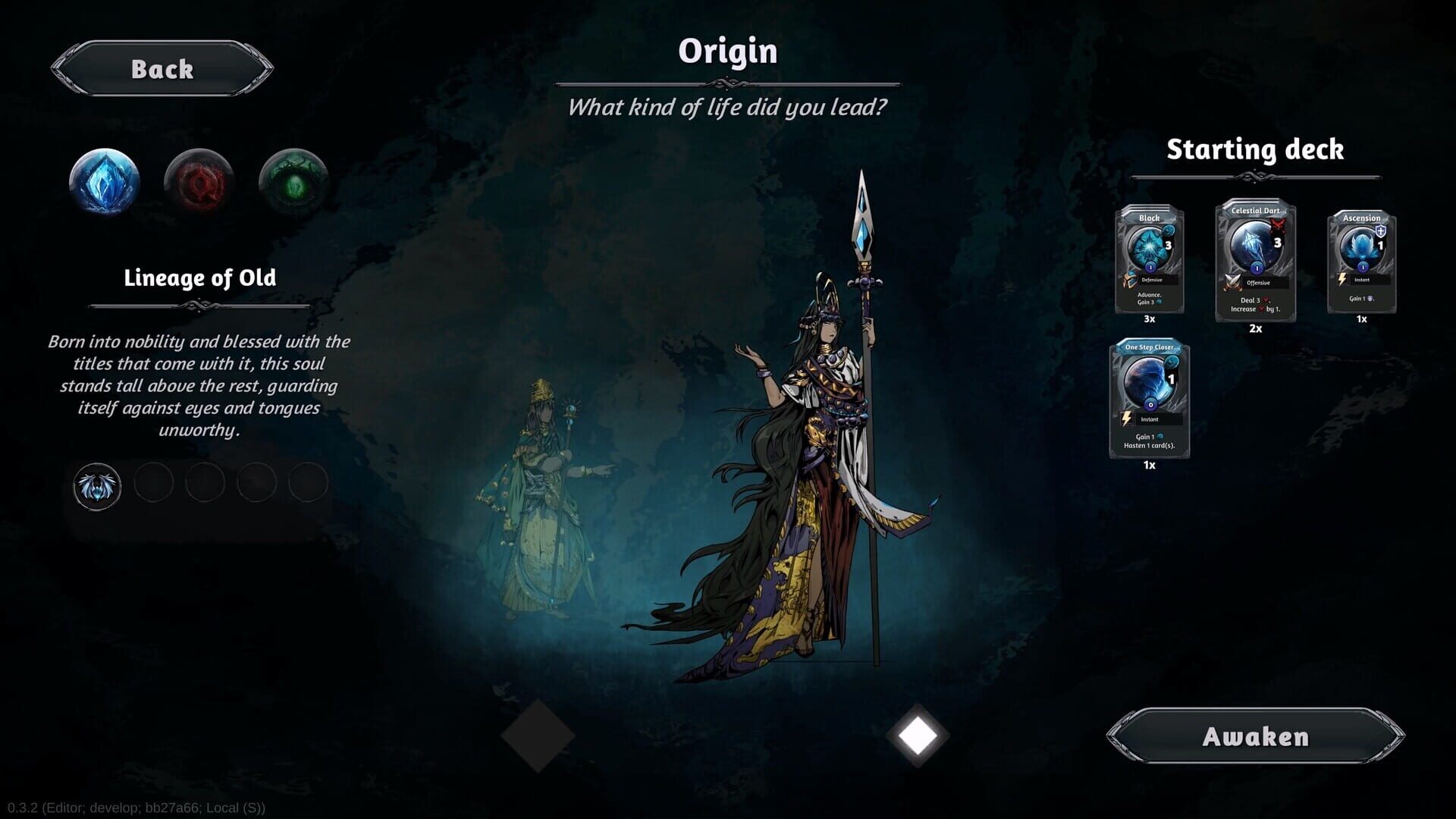The width and height of the screenshot is (1456, 819).
Task: Select the darkened diamond indicator
Action: tap(540, 734)
